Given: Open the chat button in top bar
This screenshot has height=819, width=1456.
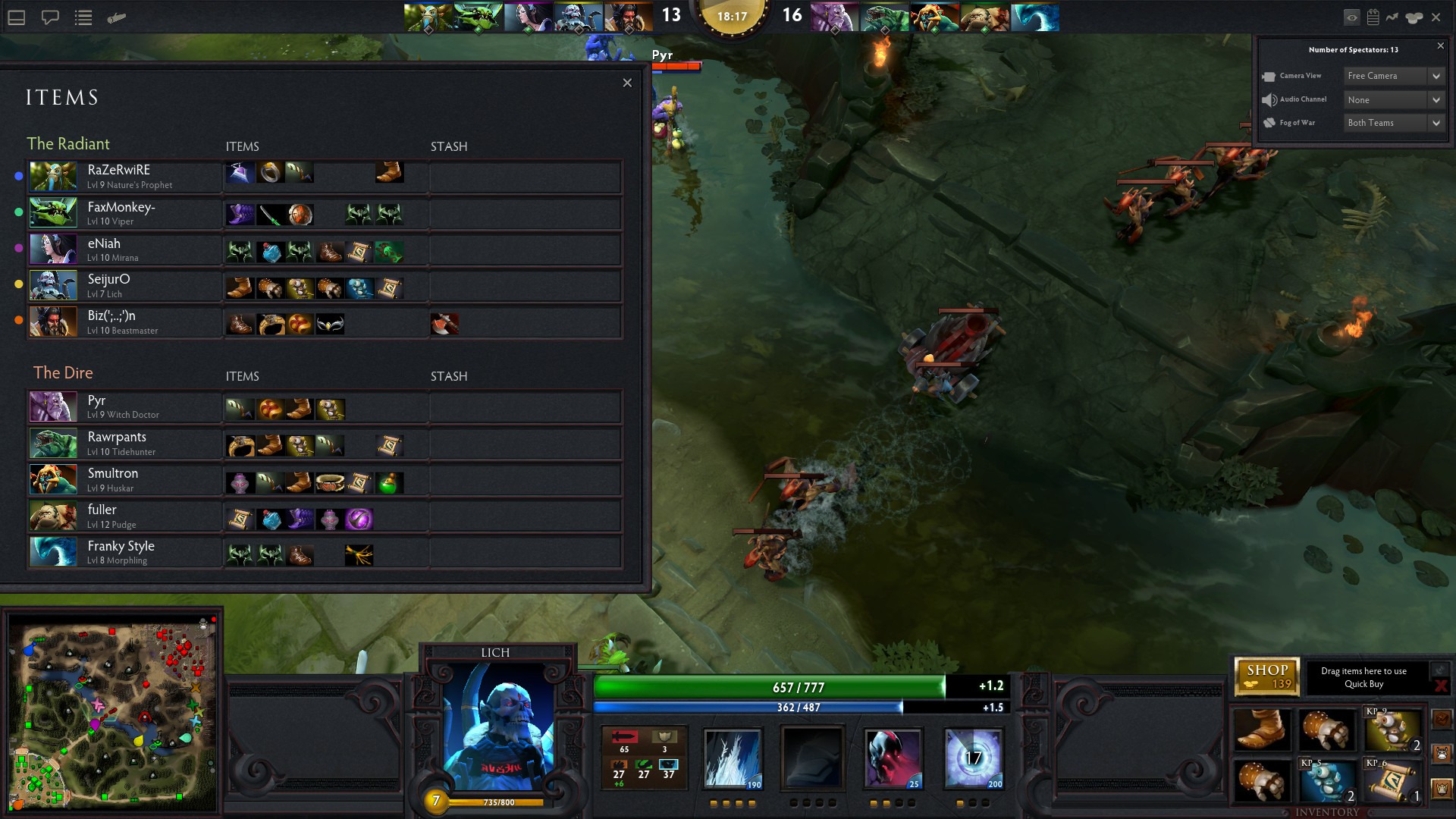Looking at the screenshot, I should click(x=50, y=17).
